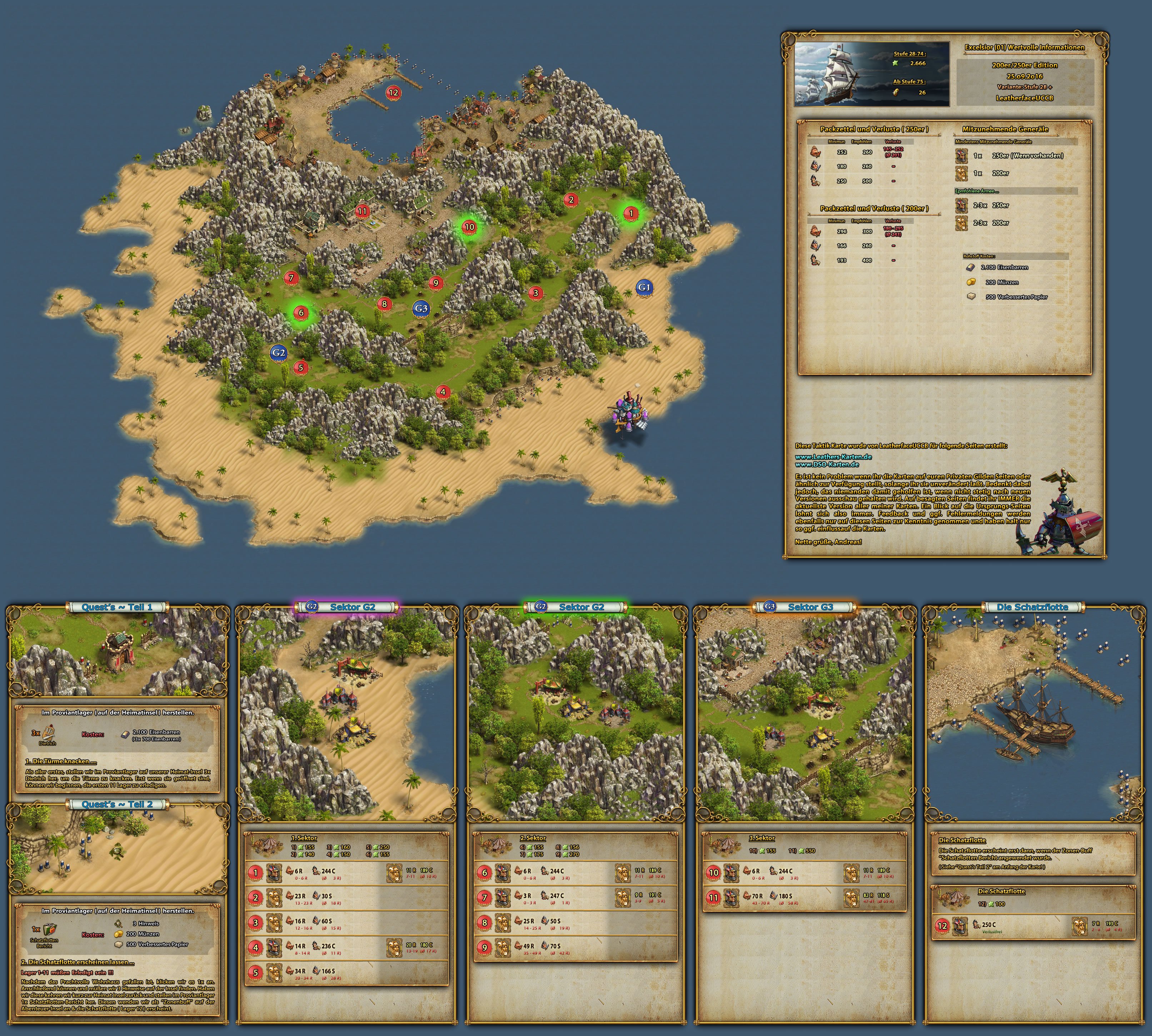Select camp marker 12 on the island map
Screen dimensions: 1152x1036
coord(393,92)
